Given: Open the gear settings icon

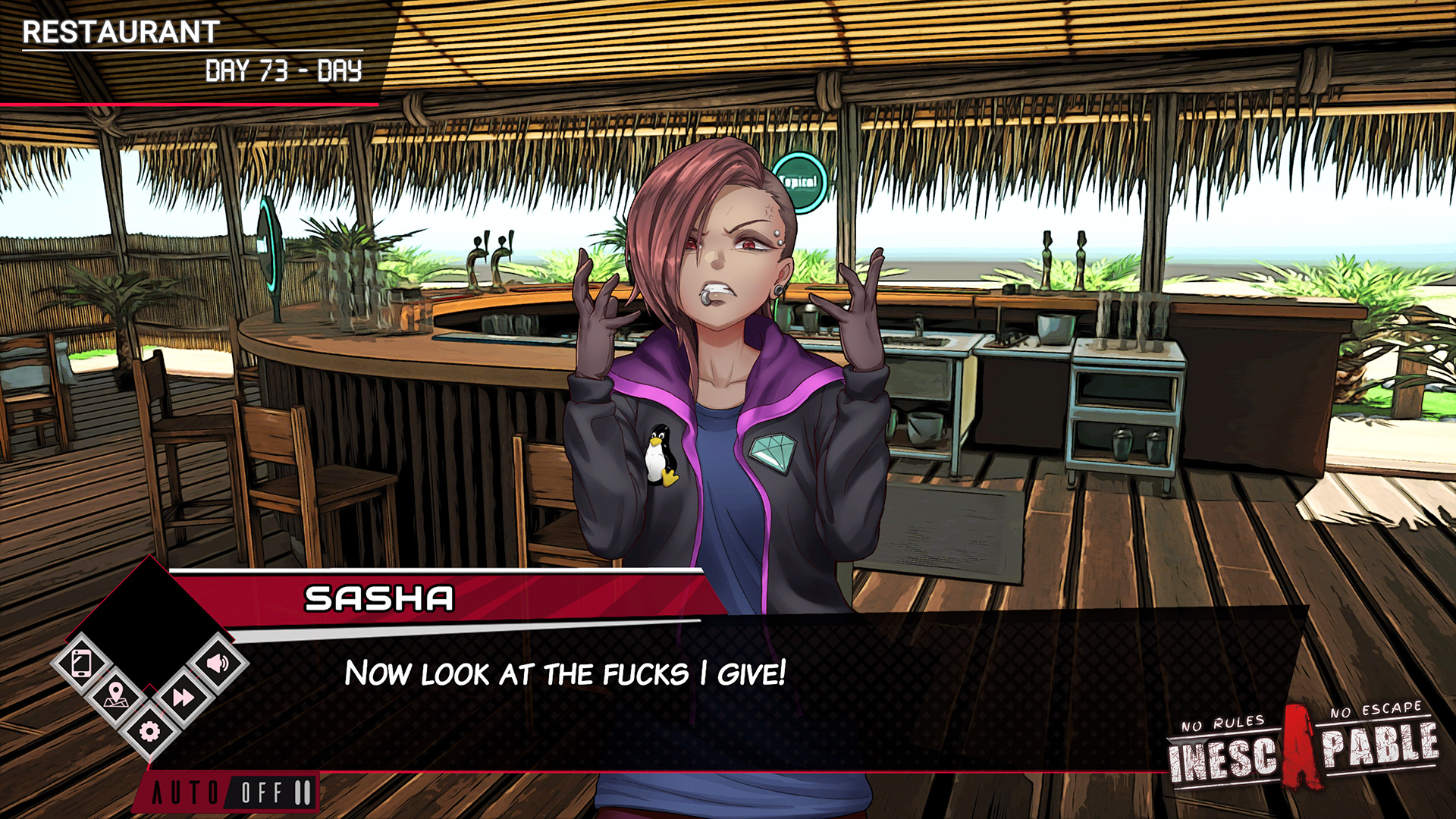Looking at the screenshot, I should [149, 731].
